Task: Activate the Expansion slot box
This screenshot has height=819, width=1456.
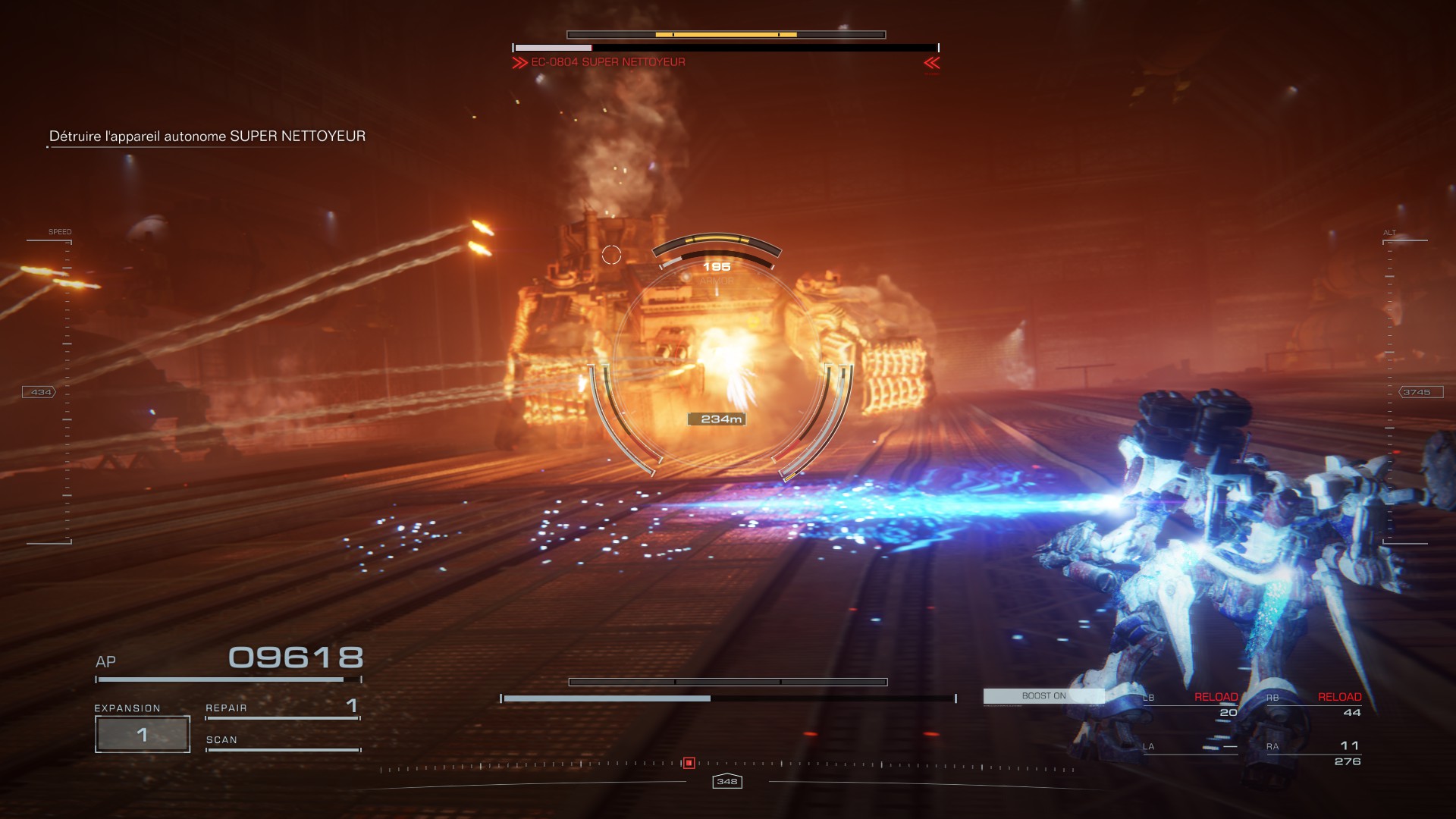Action: [143, 734]
